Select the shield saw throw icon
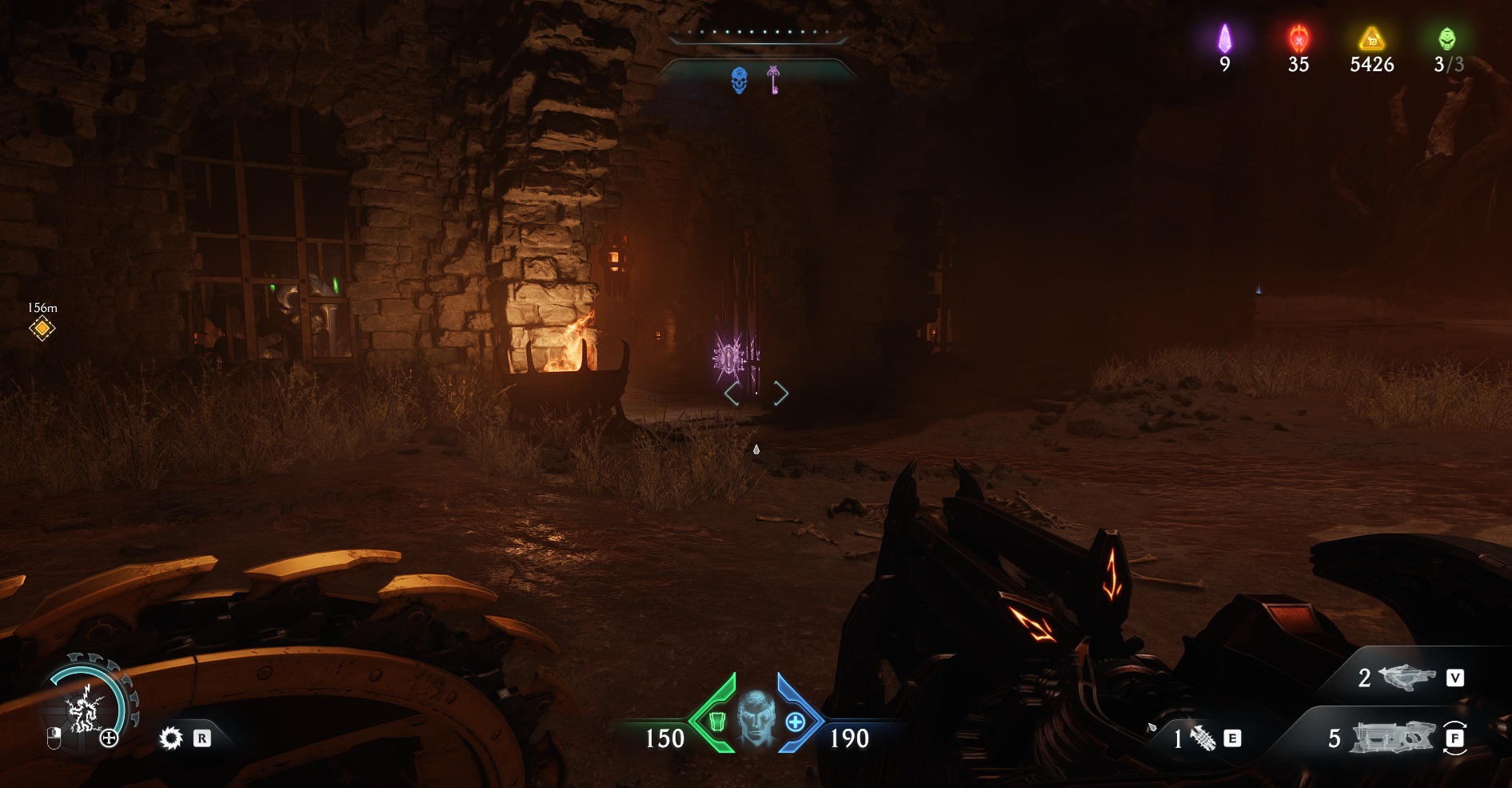The height and width of the screenshot is (788, 1512). click(x=171, y=738)
